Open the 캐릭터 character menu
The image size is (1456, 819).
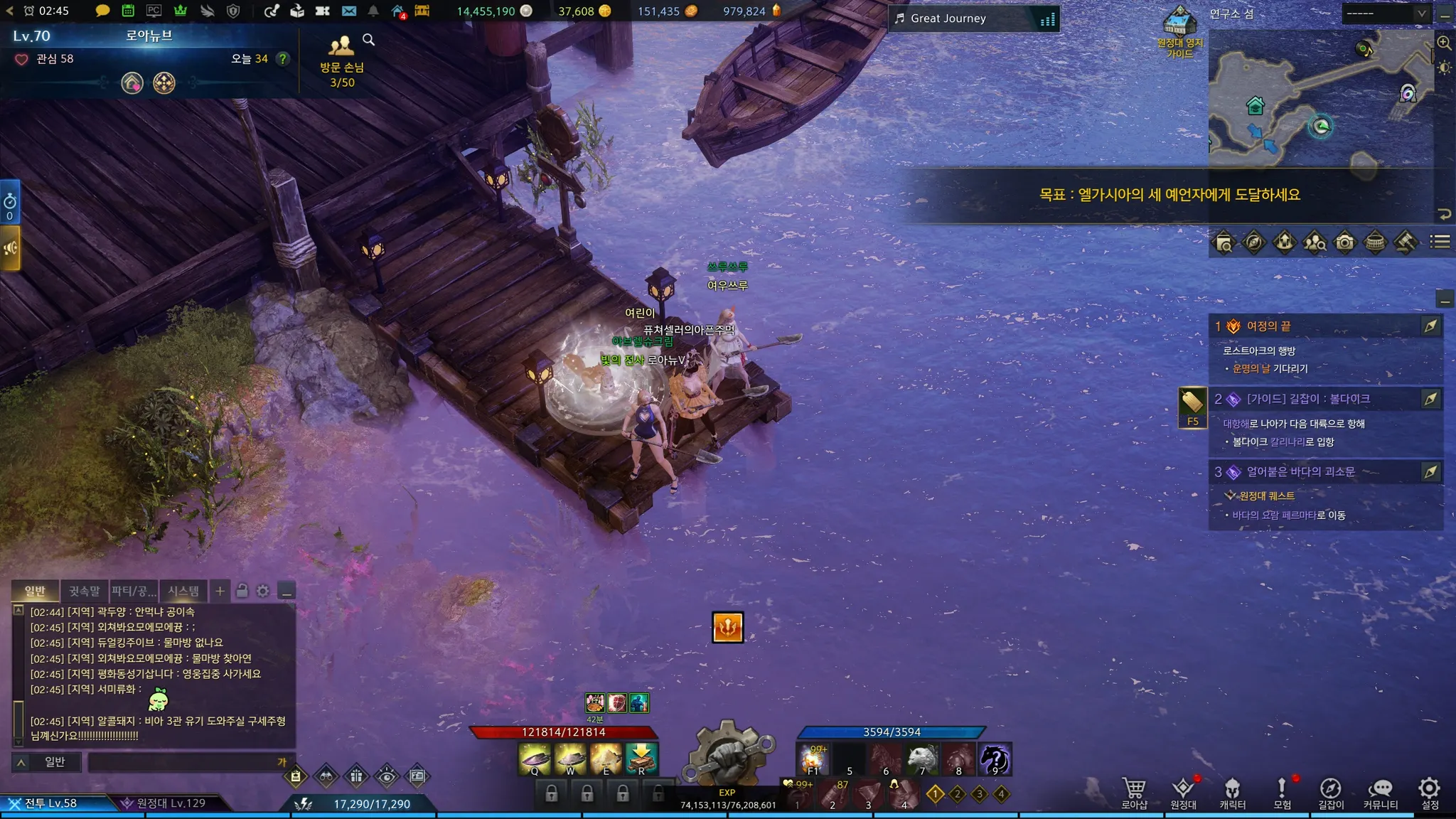tap(1232, 793)
